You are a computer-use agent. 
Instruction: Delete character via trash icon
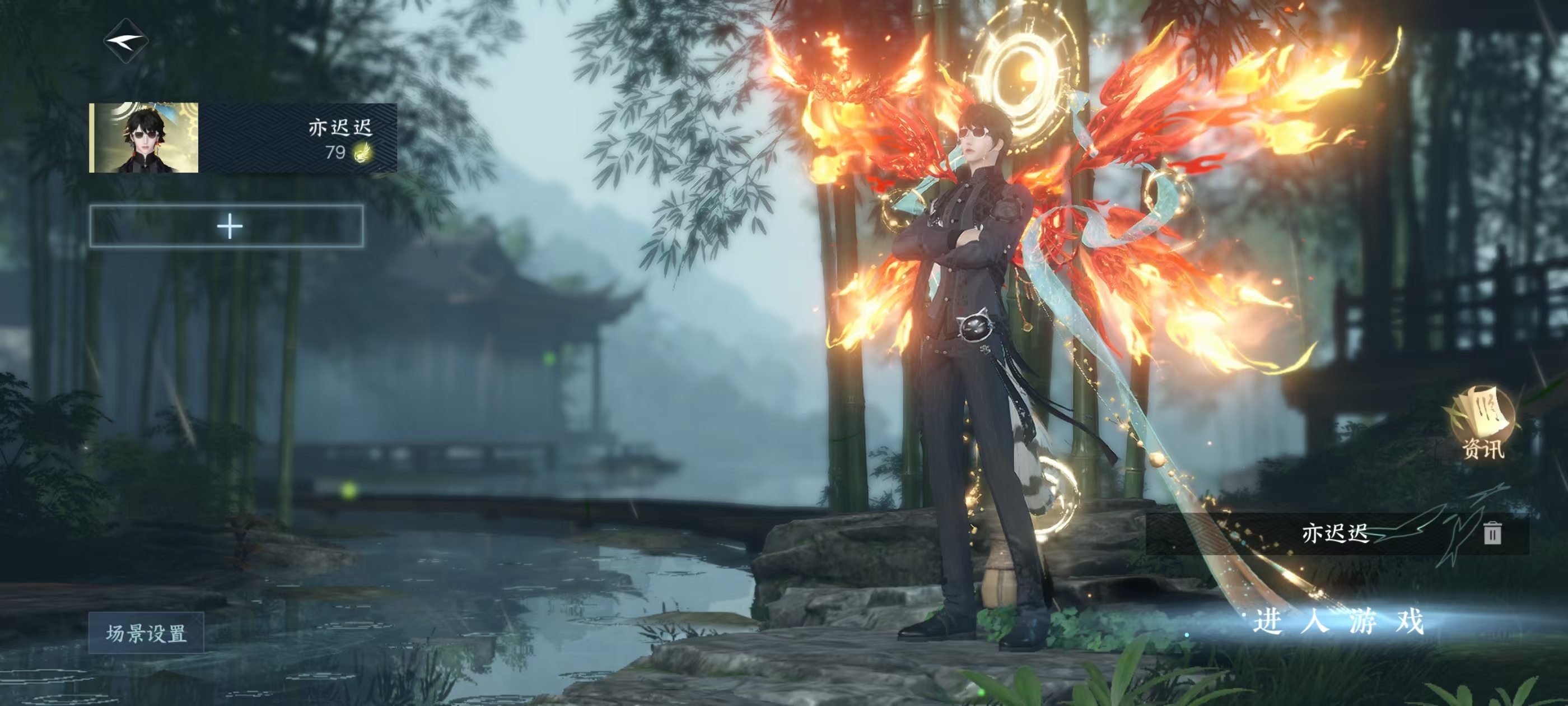point(1492,533)
